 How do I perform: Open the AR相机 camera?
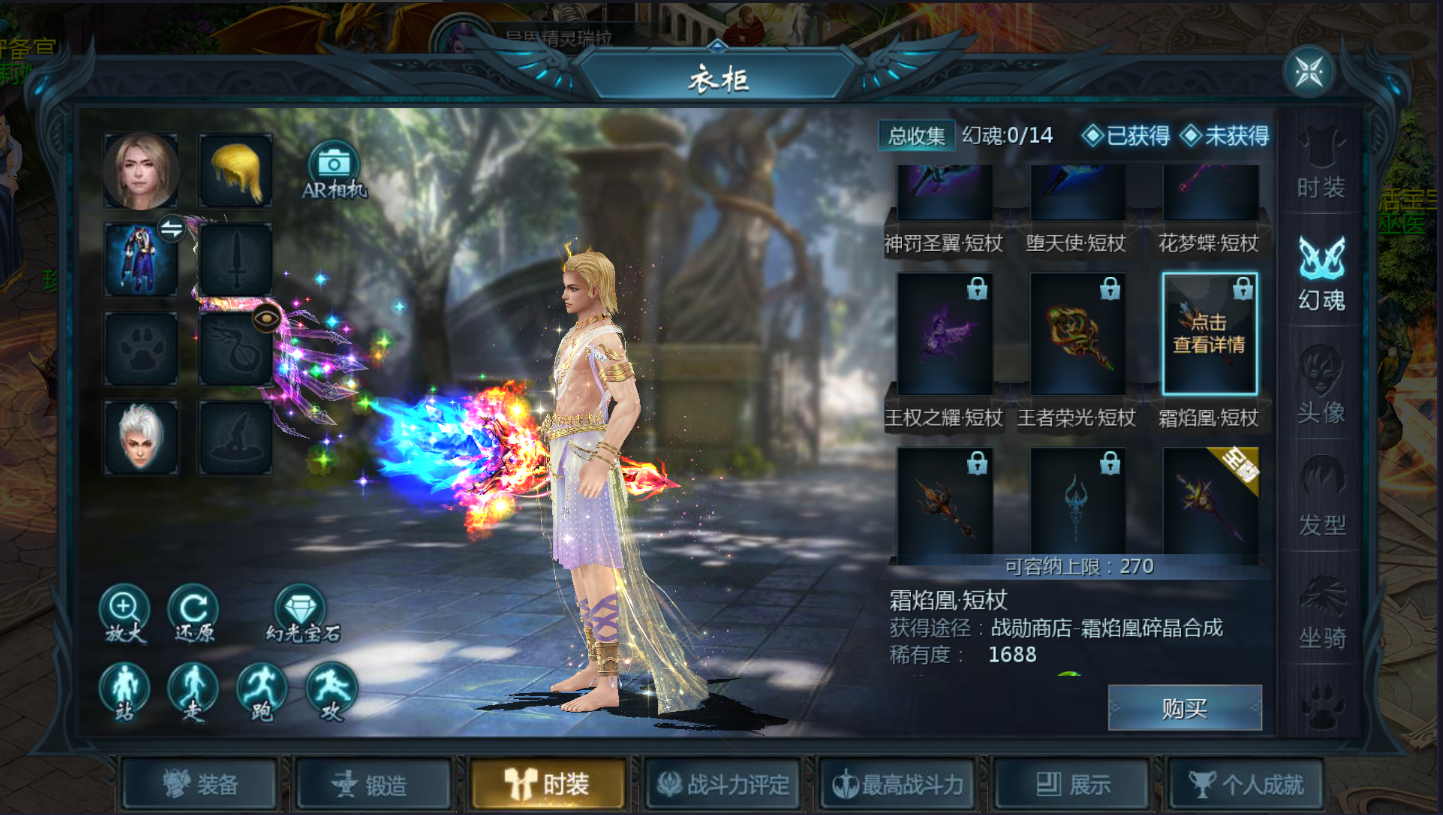pos(334,165)
